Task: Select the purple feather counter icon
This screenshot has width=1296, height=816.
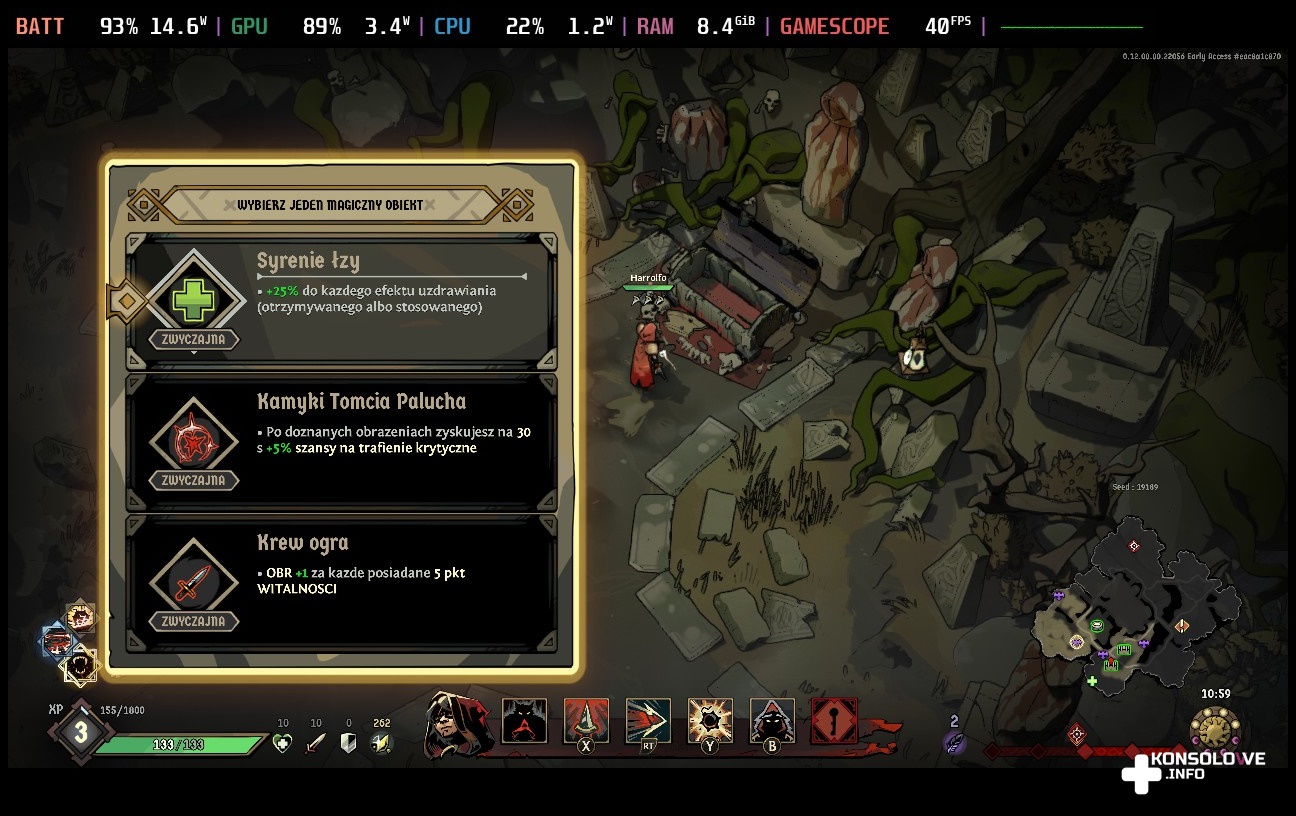Action: [954, 742]
